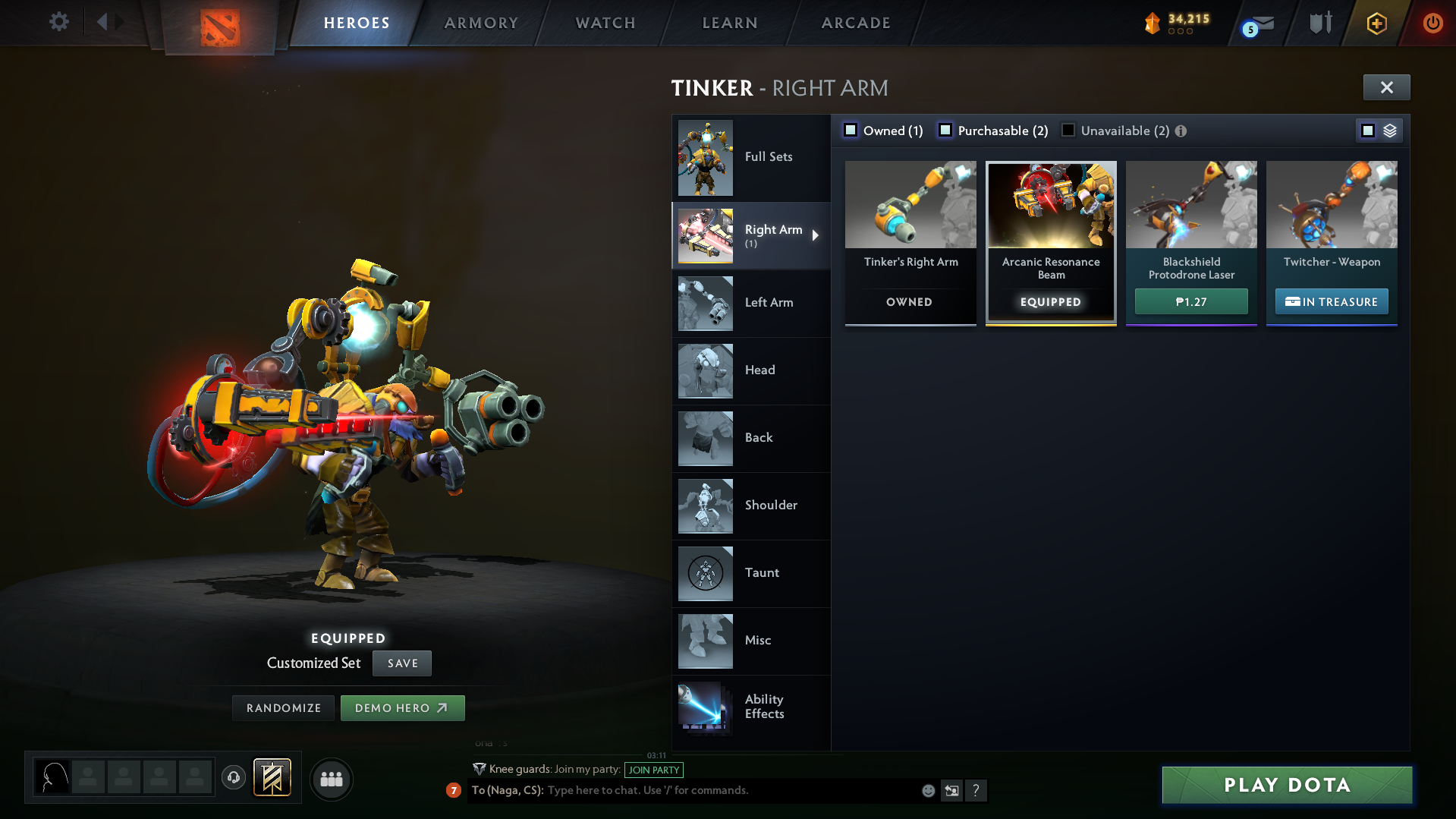Open the WATCH menu

[x=605, y=23]
